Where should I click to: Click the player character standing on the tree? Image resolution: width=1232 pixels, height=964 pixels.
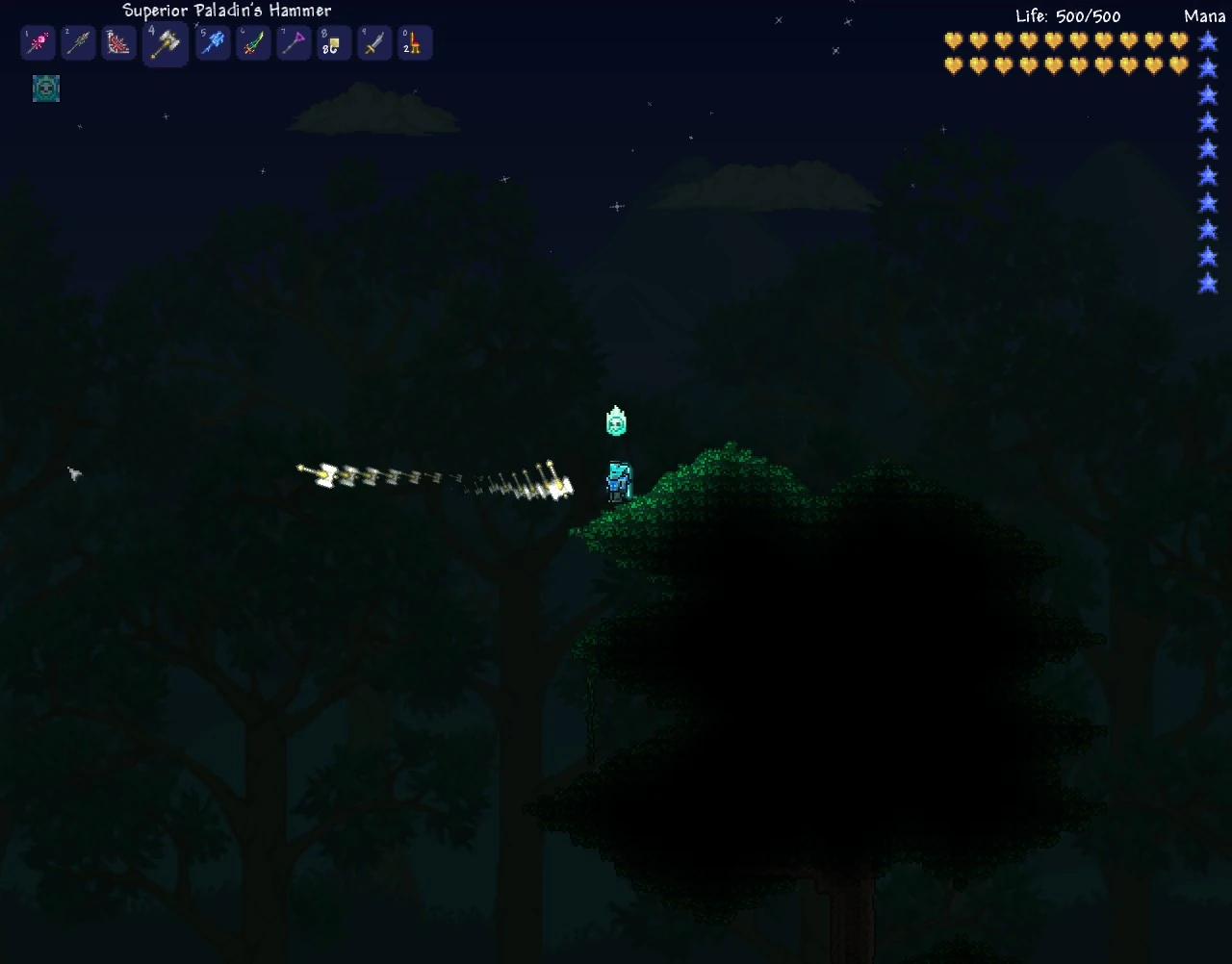pos(616,481)
